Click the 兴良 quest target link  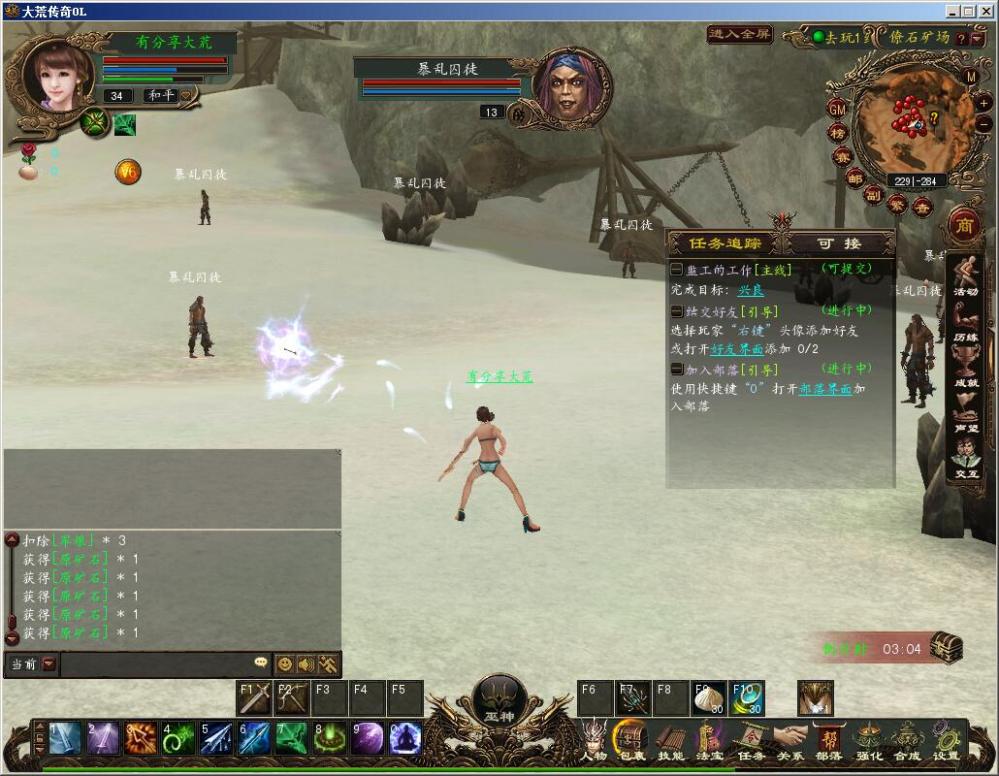pyautogui.click(x=751, y=290)
